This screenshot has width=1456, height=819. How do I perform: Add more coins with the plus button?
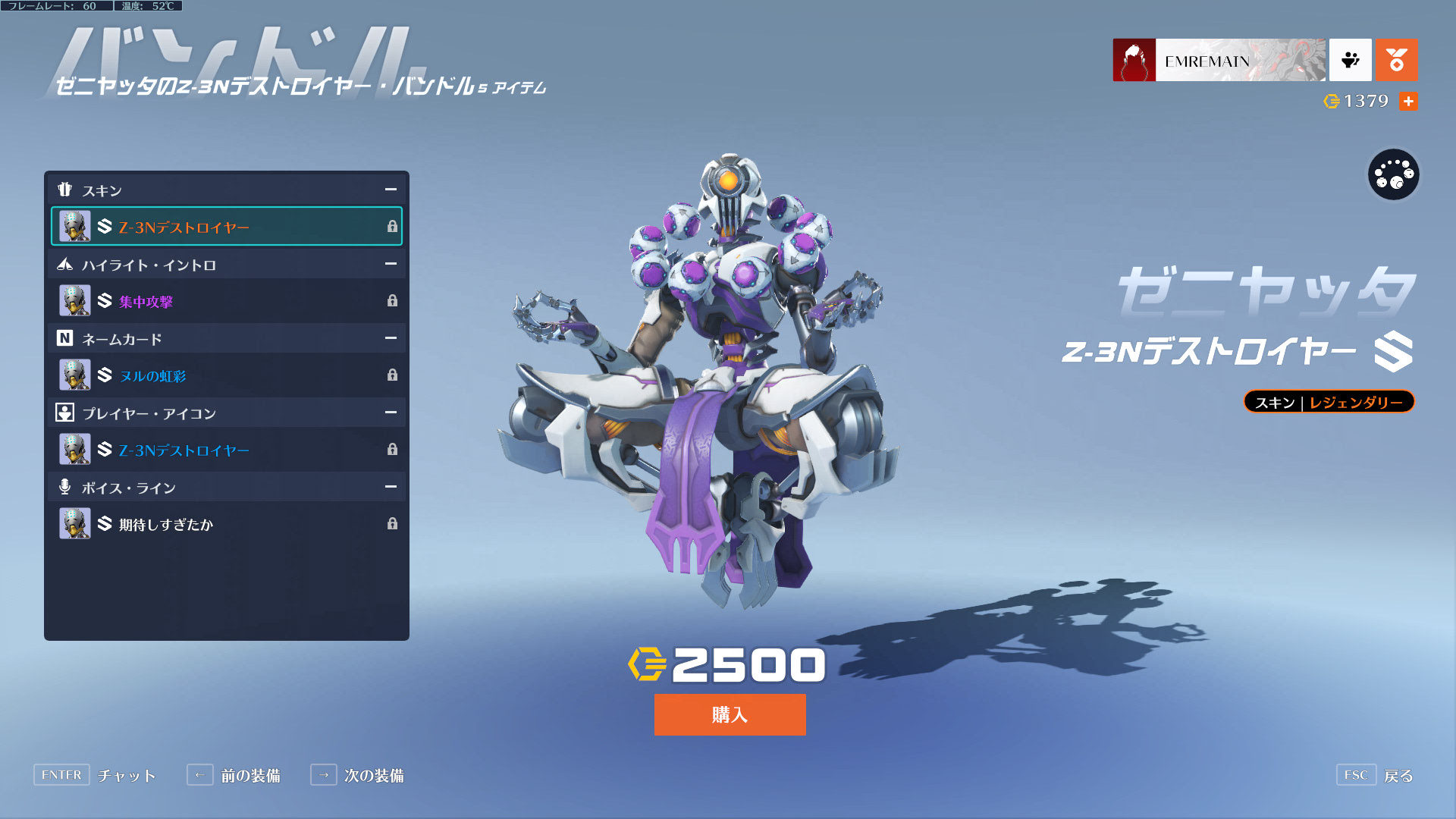click(x=1408, y=101)
